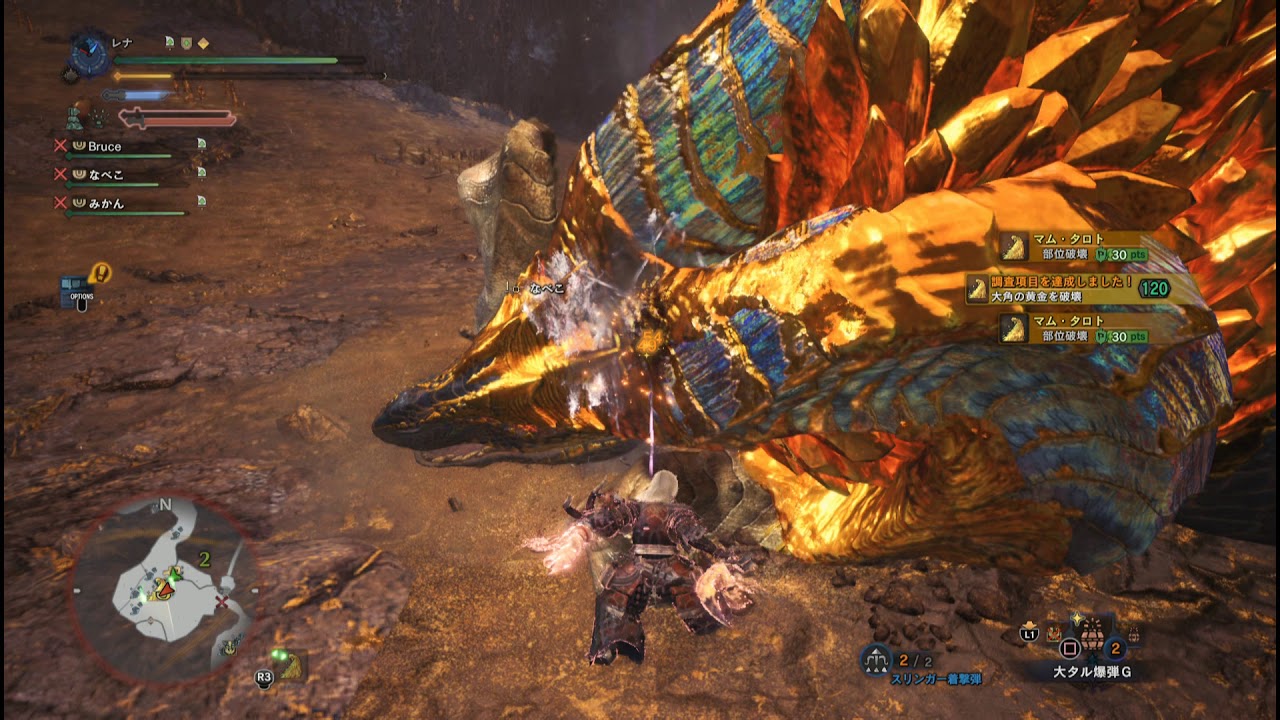
Task: Click the quest timer clock icon
Action: click(91, 55)
